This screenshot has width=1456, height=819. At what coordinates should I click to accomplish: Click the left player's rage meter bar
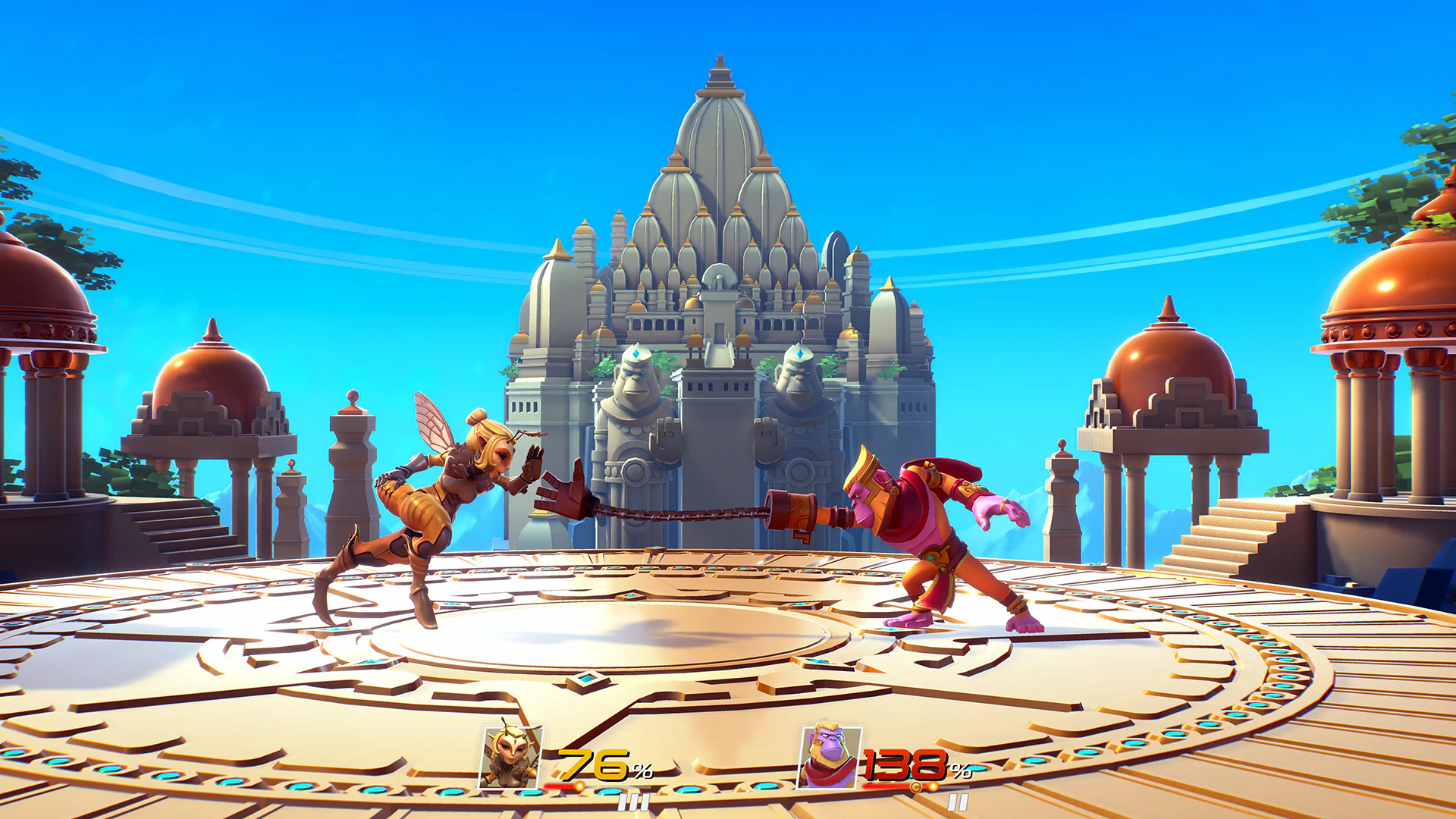click(x=557, y=786)
